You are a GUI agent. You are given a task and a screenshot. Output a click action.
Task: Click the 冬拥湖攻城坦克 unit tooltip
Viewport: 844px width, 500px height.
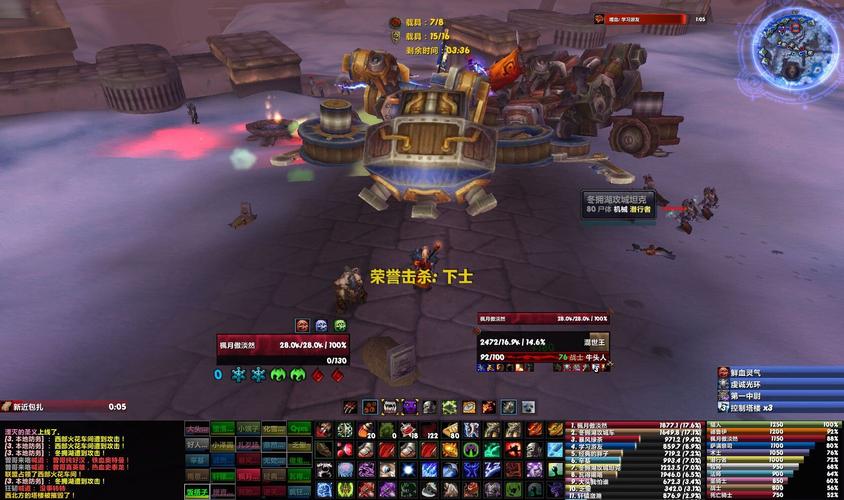point(618,204)
